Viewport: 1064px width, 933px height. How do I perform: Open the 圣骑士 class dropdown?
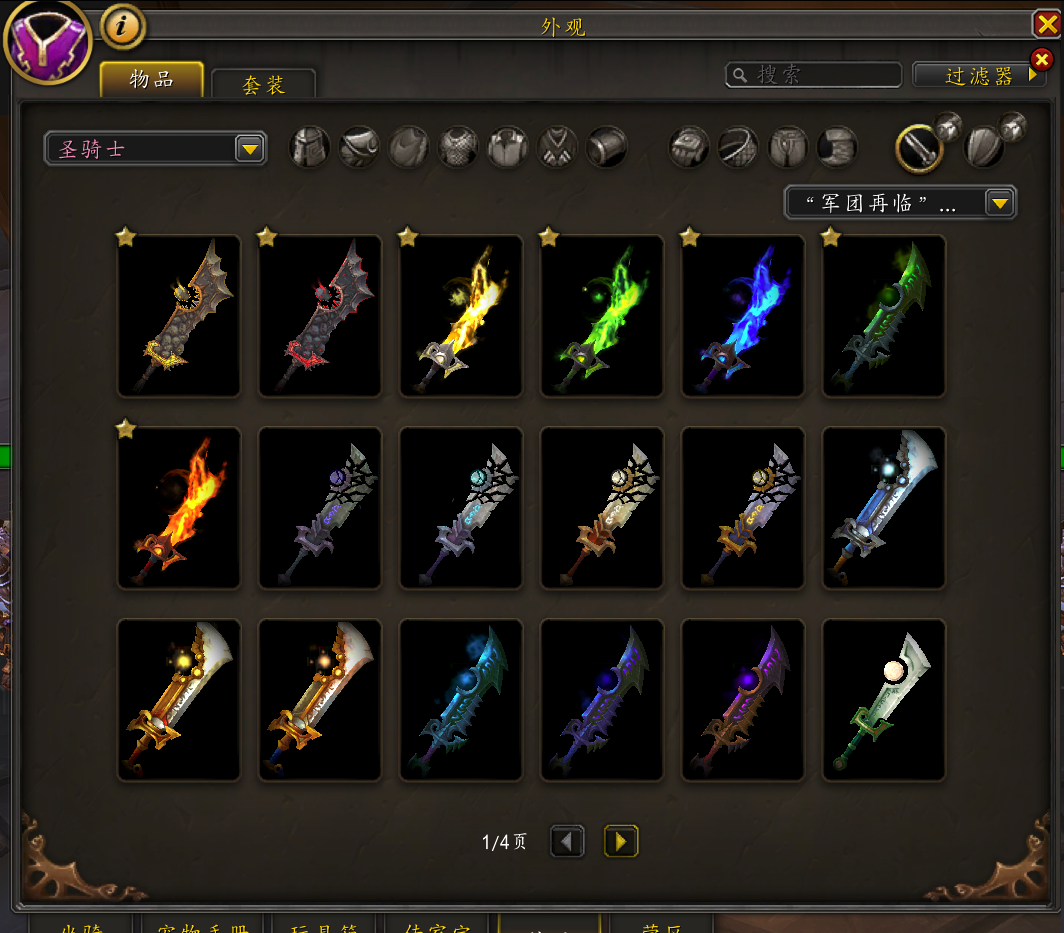pos(155,149)
